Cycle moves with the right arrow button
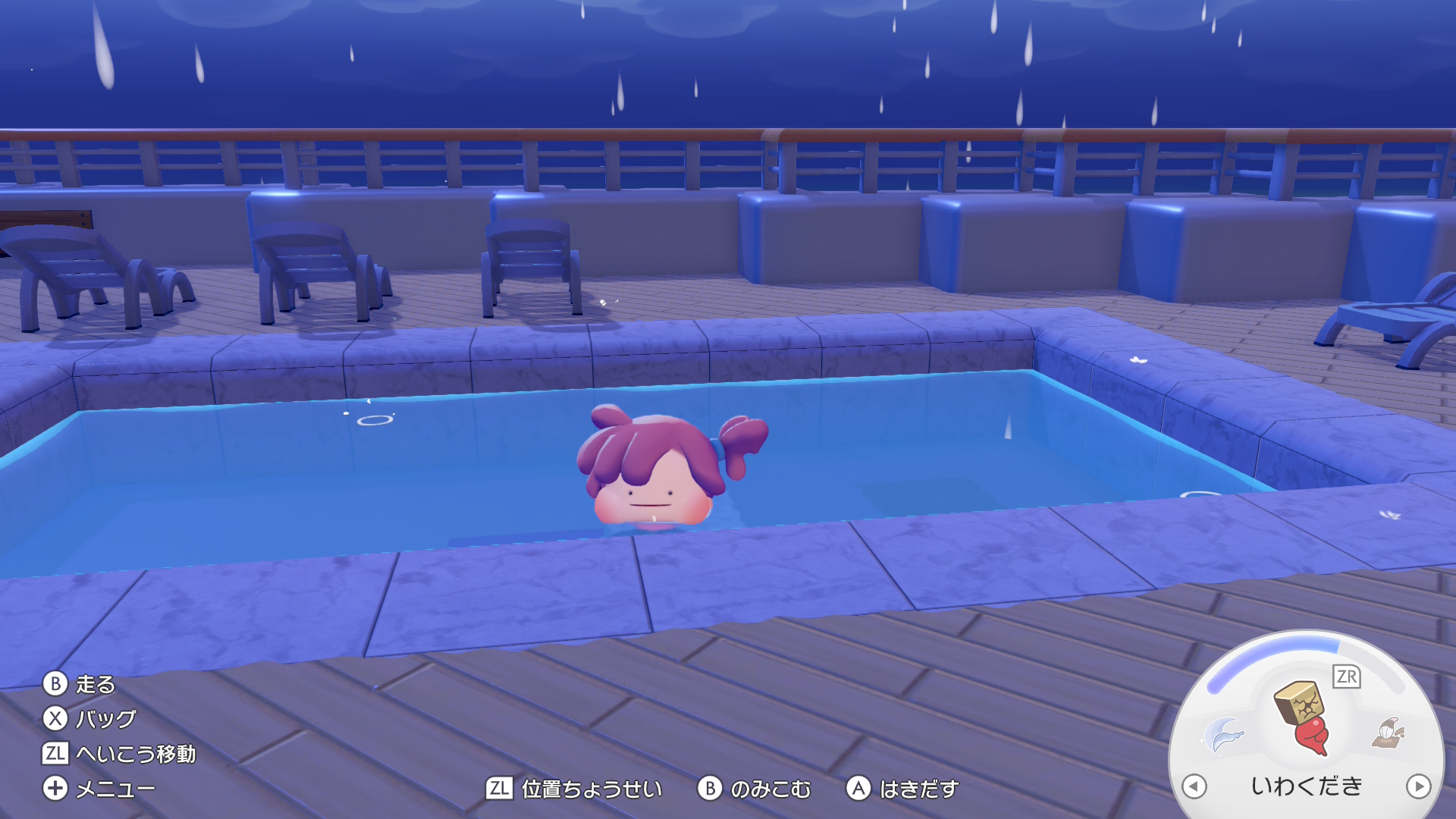 coord(1418,786)
